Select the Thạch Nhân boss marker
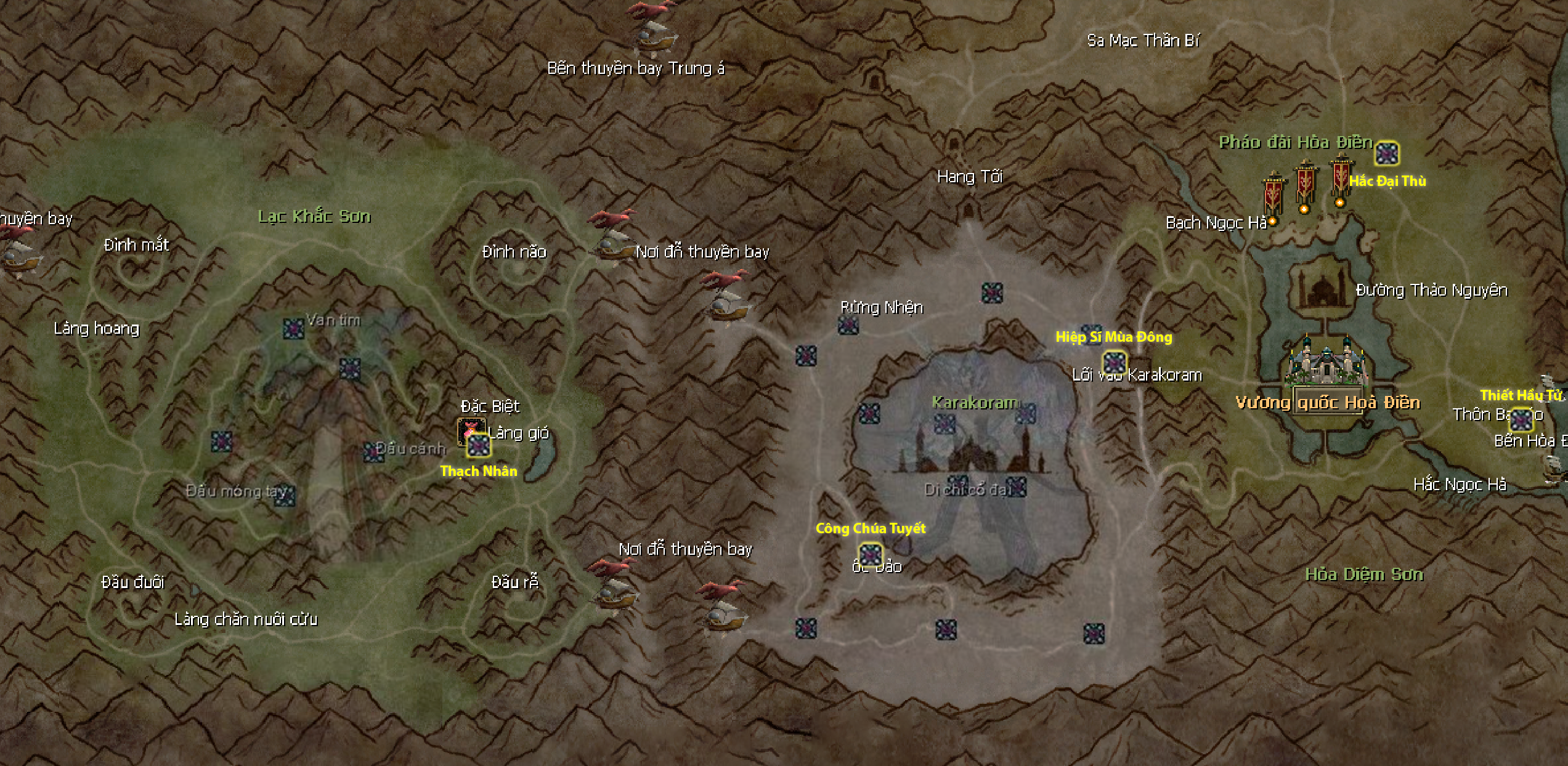The height and width of the screenshot is (766, 1568). pos(478,445)
